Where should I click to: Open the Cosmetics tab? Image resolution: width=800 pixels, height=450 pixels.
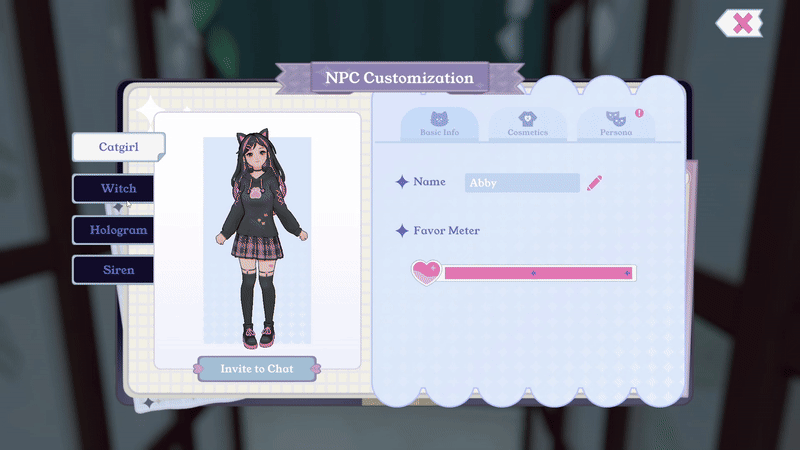[528, 124]
